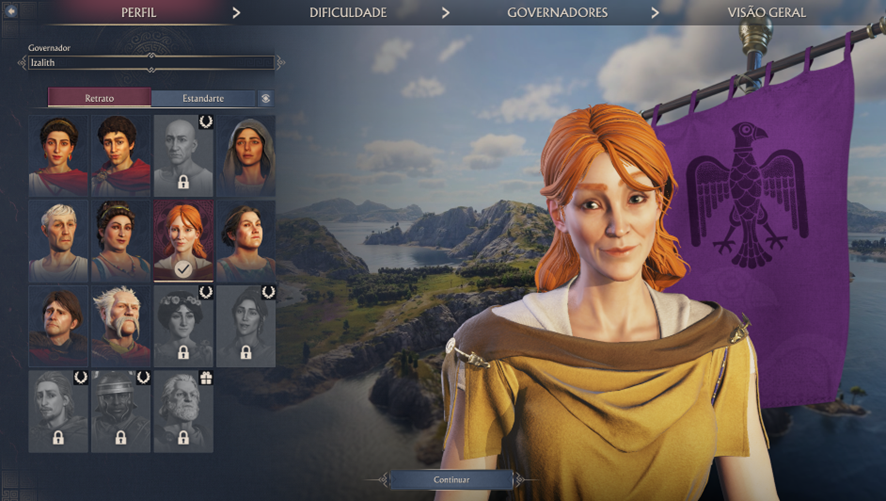The image size is (886, 501).
Task: Pick the locked flower-crown woman portrait
Action: pyautogui.click(x=183, y=326)
